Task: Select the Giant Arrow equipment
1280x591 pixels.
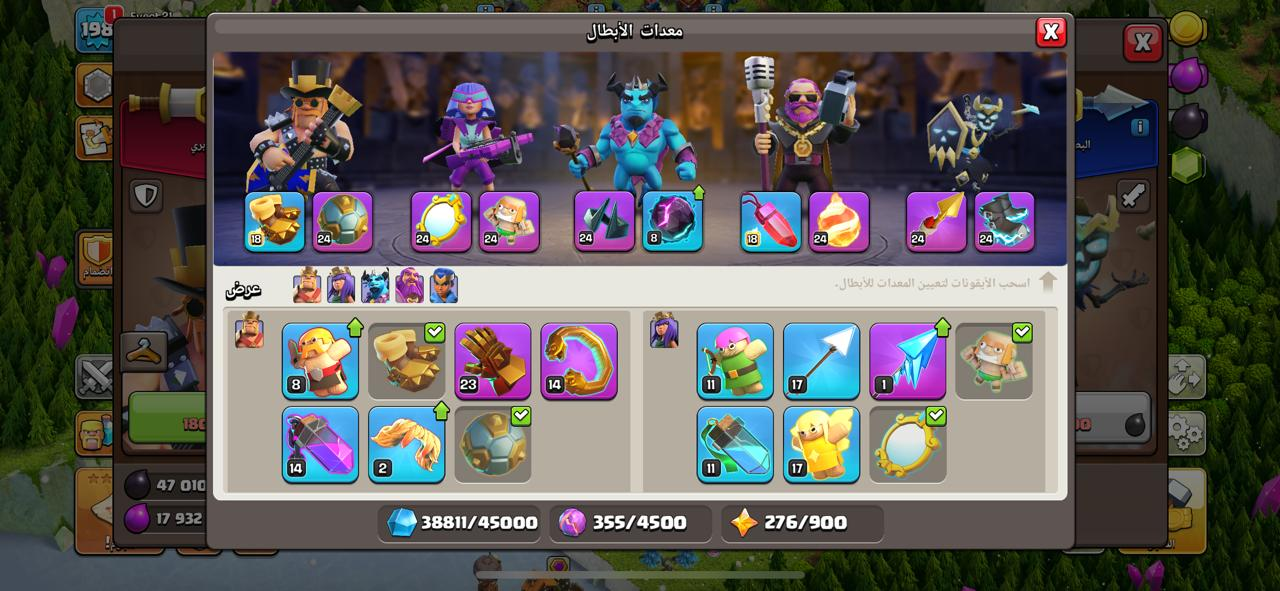Action: [821, 361]
